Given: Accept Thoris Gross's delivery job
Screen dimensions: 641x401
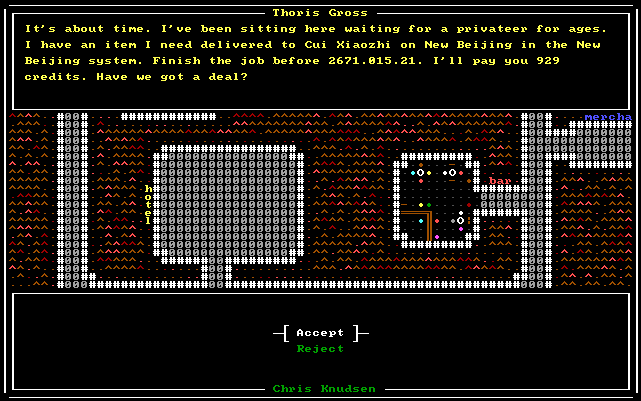Looking at the screenshot, I should coord(320,333).
